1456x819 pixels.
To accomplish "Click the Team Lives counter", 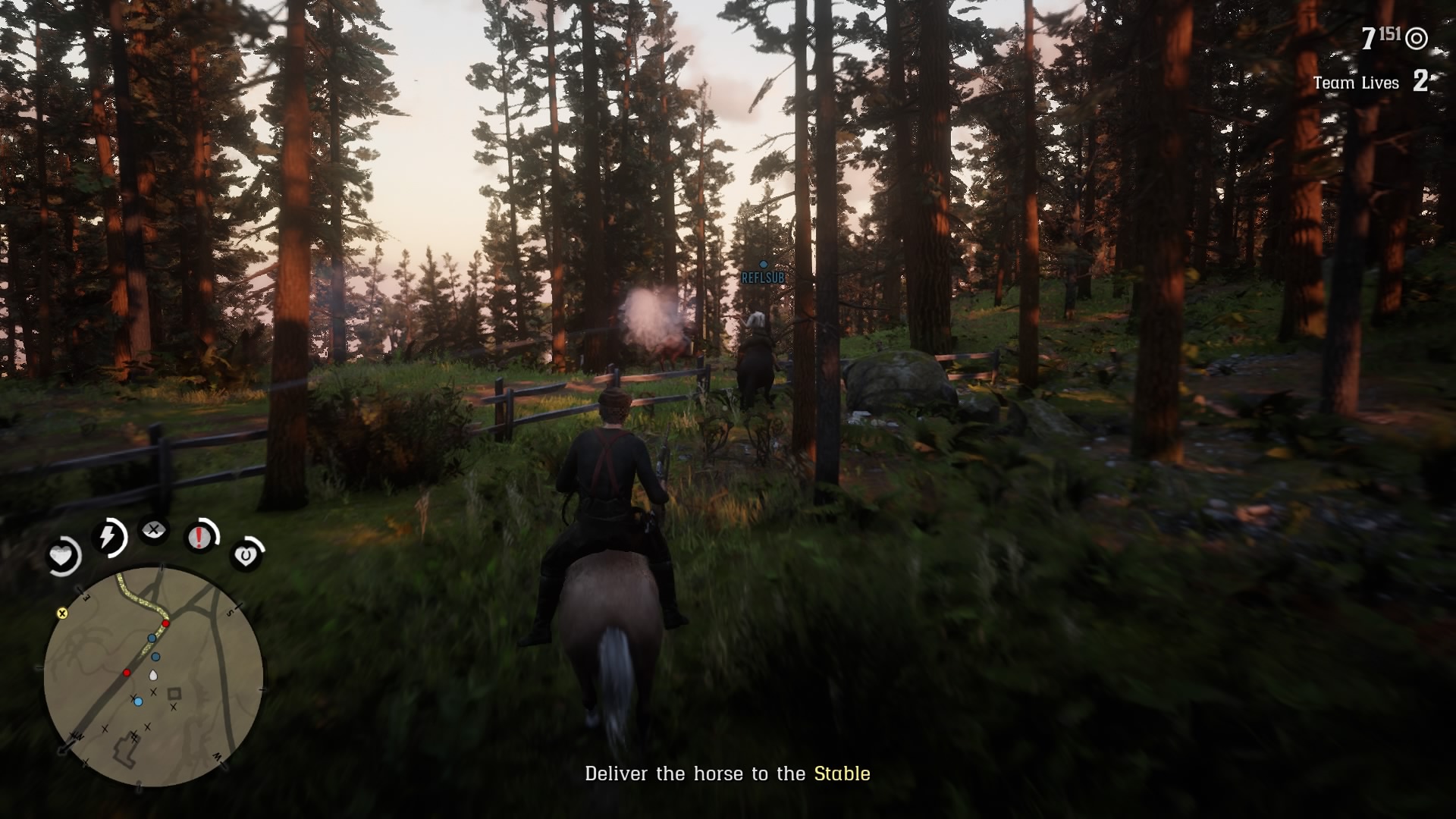I will click(1357, 83).
